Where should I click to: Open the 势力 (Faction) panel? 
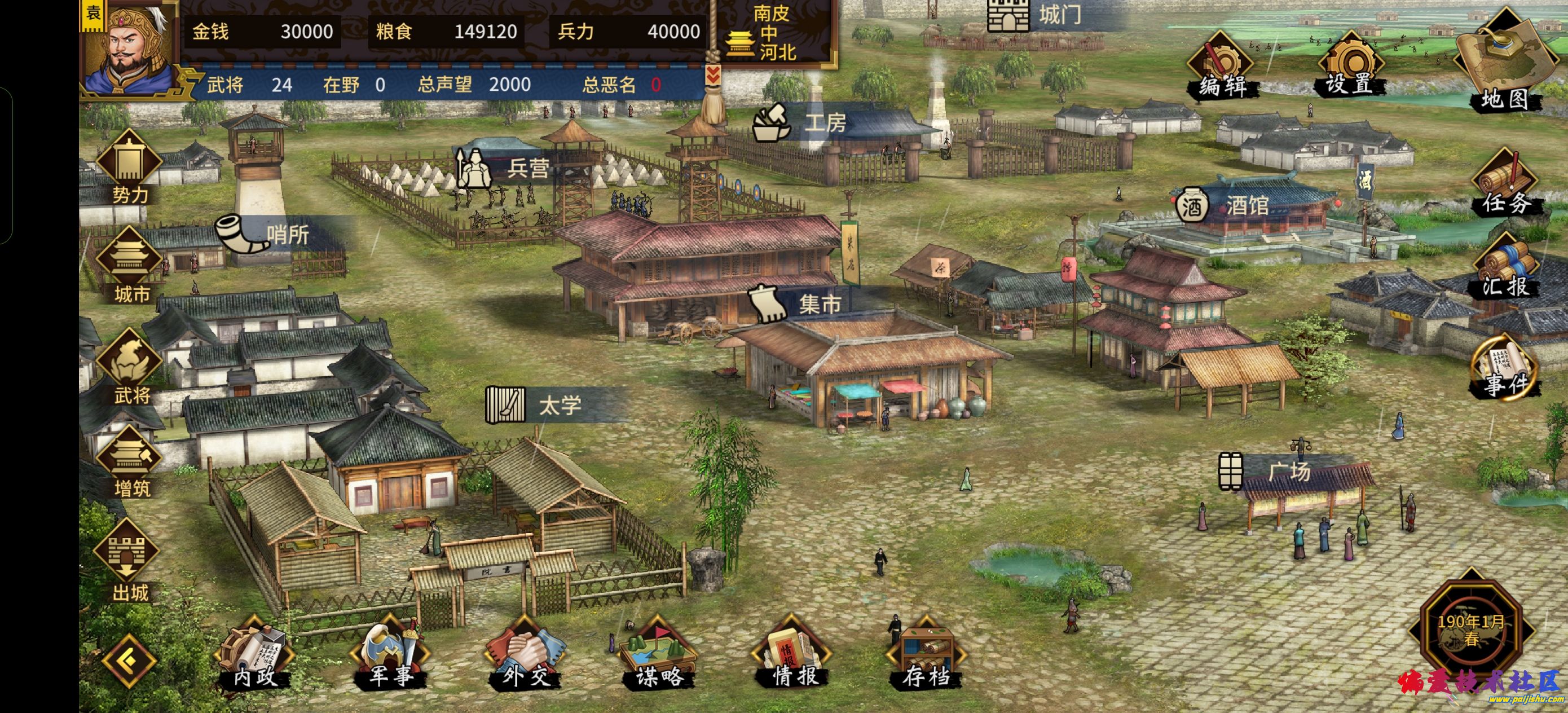point(130,167)
